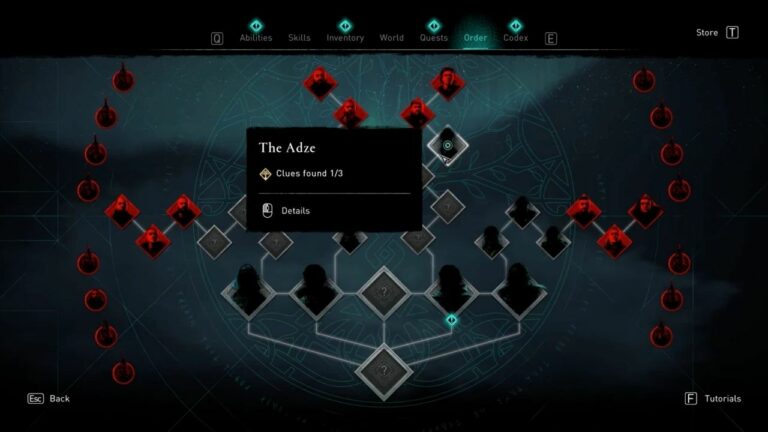Go to the Inventory tab
Viewport: 768px width, 432px height.
345,38
